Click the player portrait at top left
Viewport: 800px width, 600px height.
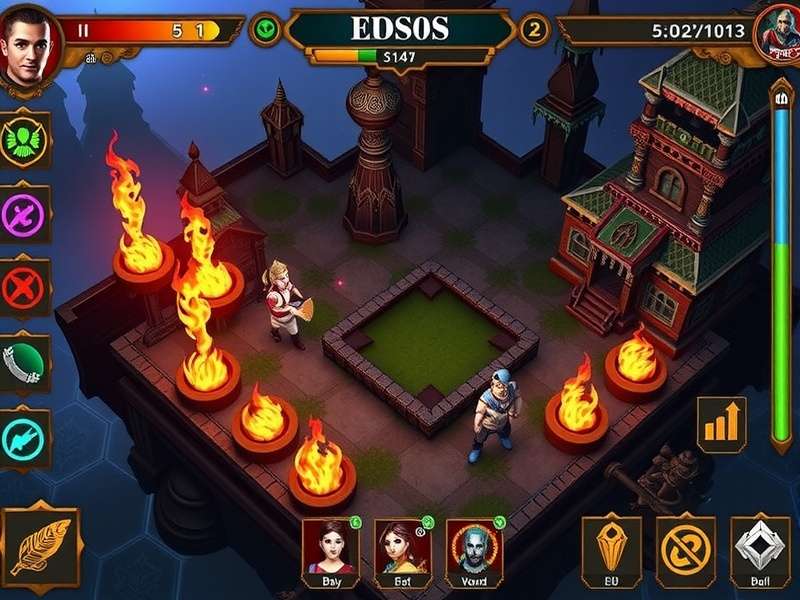pos(29,46)
